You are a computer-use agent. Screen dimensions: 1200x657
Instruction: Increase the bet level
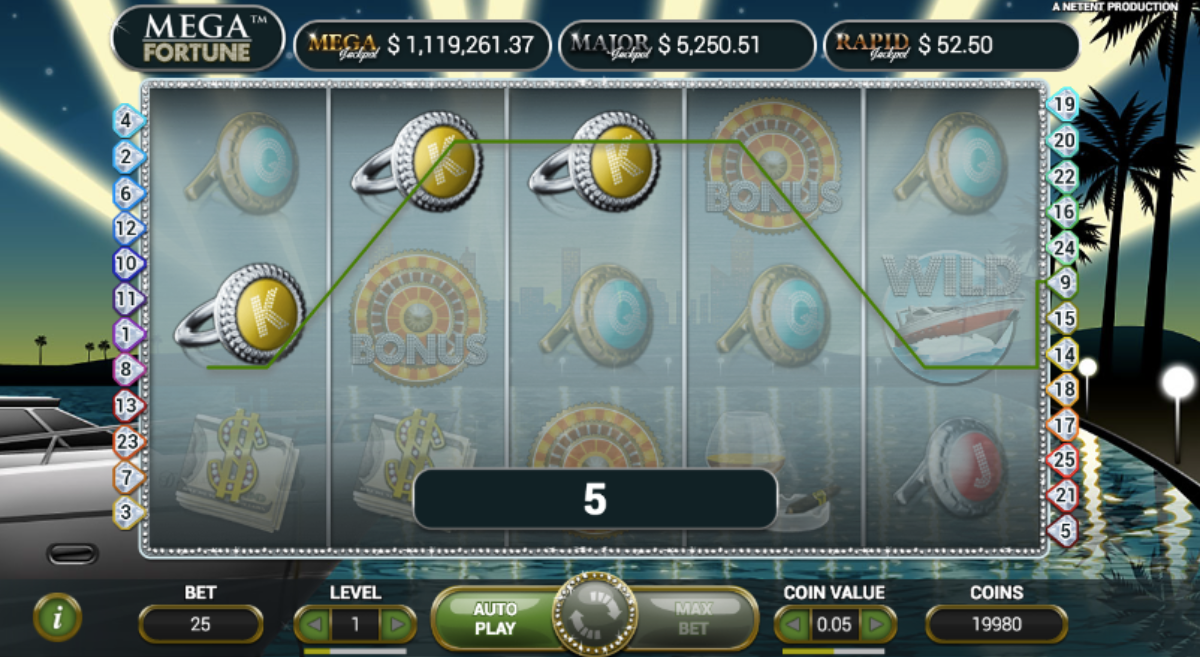point(397,625)
